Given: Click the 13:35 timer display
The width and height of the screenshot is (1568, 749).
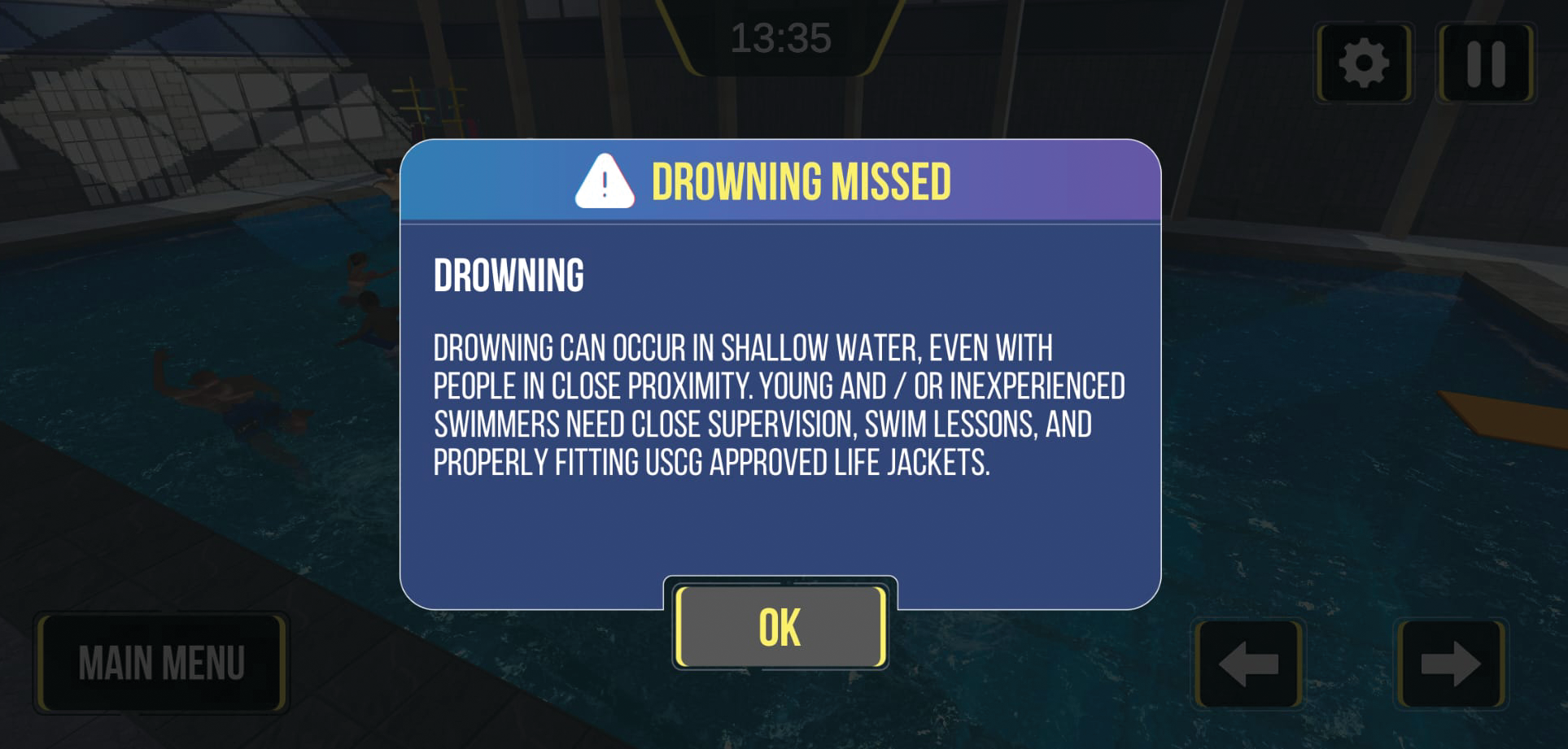Looking at the screenshot, I should click(x=783, y=37).
